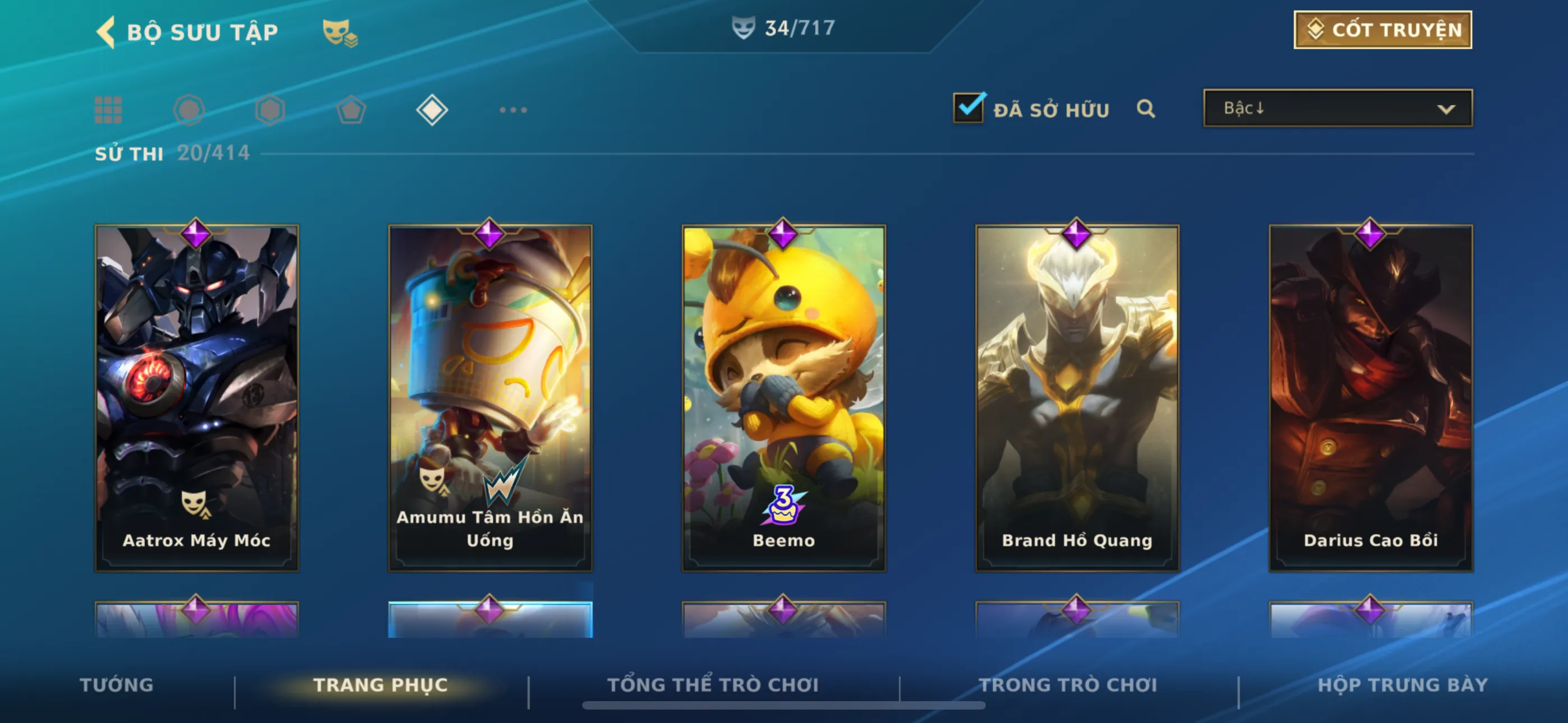Viewport: 1568px width, 723px height.
Task: Select the pentagon rarity filter
Action: (351, 110)
